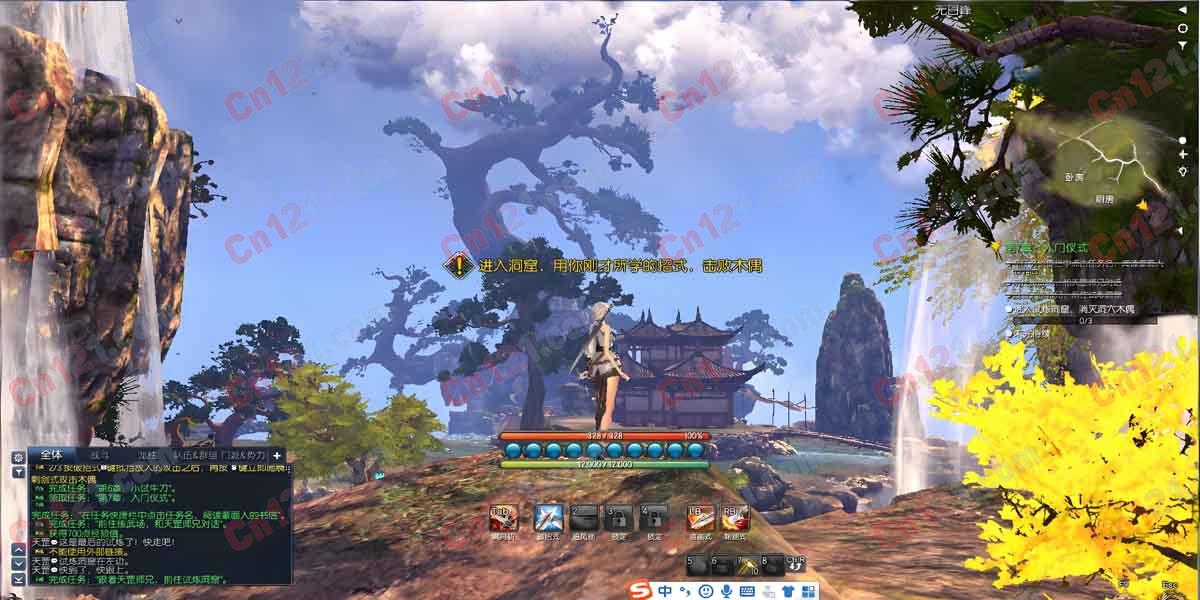1200x600 pixels.
Task: Switch to the 全体 chat tab
Action: click(x=53, y=455)
